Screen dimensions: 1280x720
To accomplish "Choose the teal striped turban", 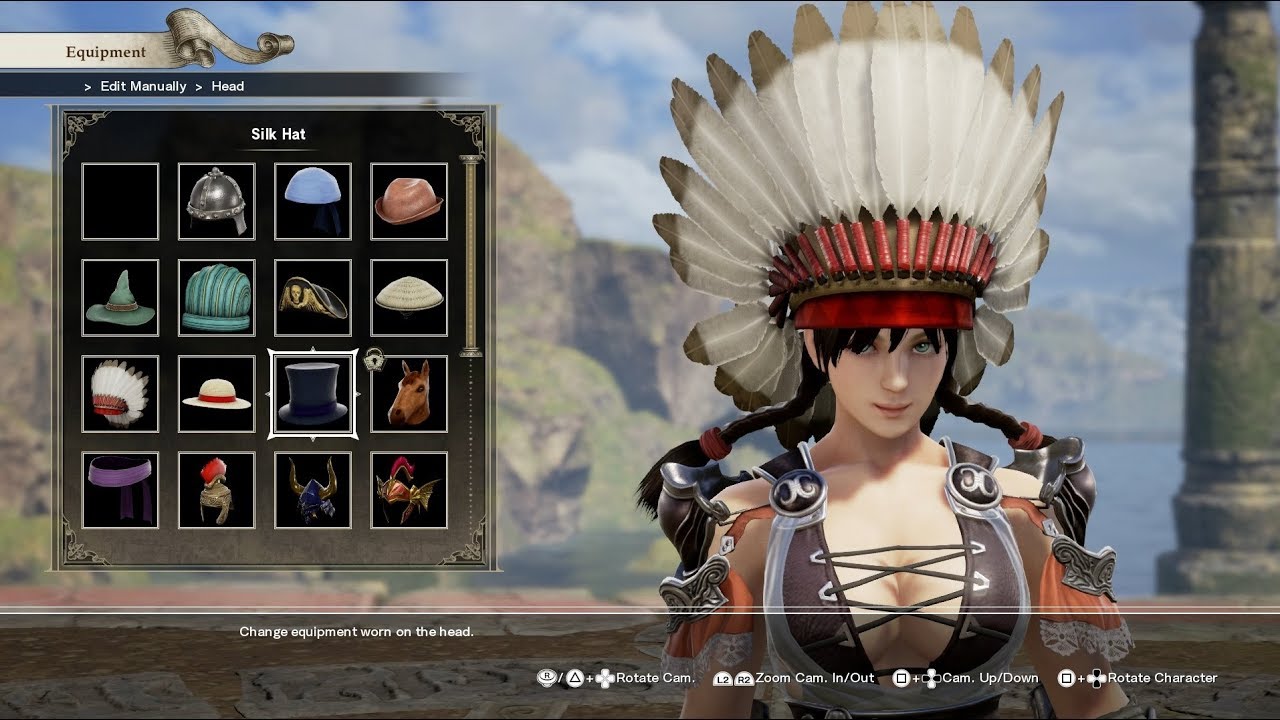I will point(216,298).
